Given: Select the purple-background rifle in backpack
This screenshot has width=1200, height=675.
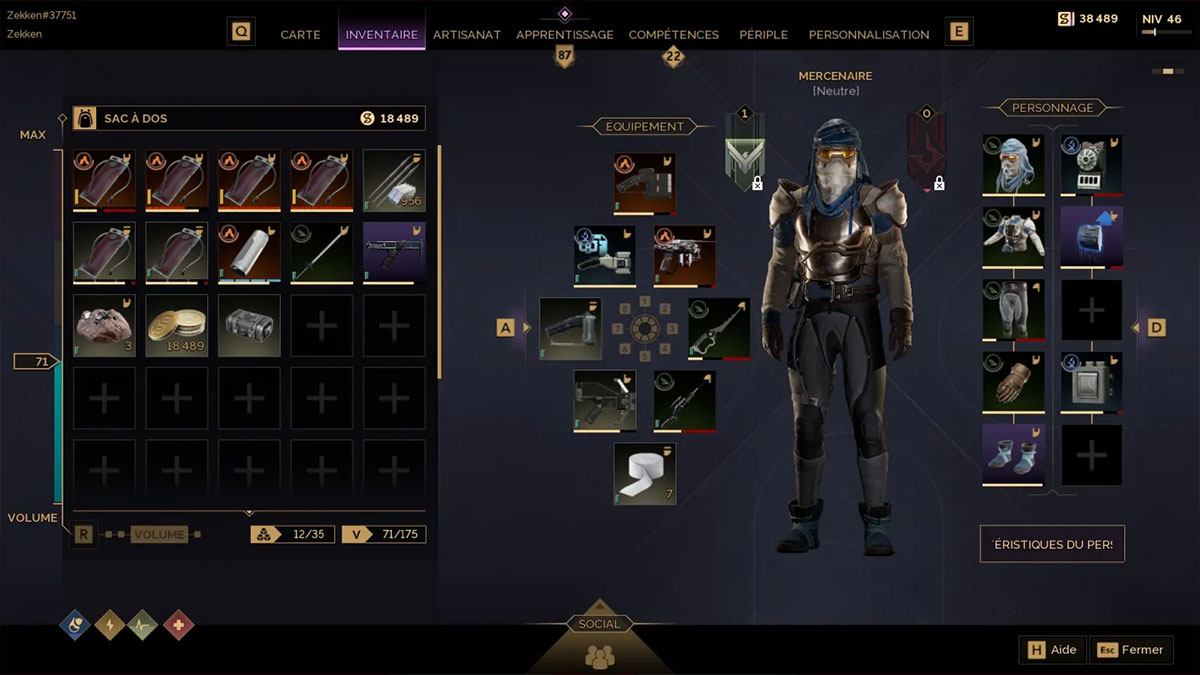Looking at the screenshot, I should tap(393, 252).
